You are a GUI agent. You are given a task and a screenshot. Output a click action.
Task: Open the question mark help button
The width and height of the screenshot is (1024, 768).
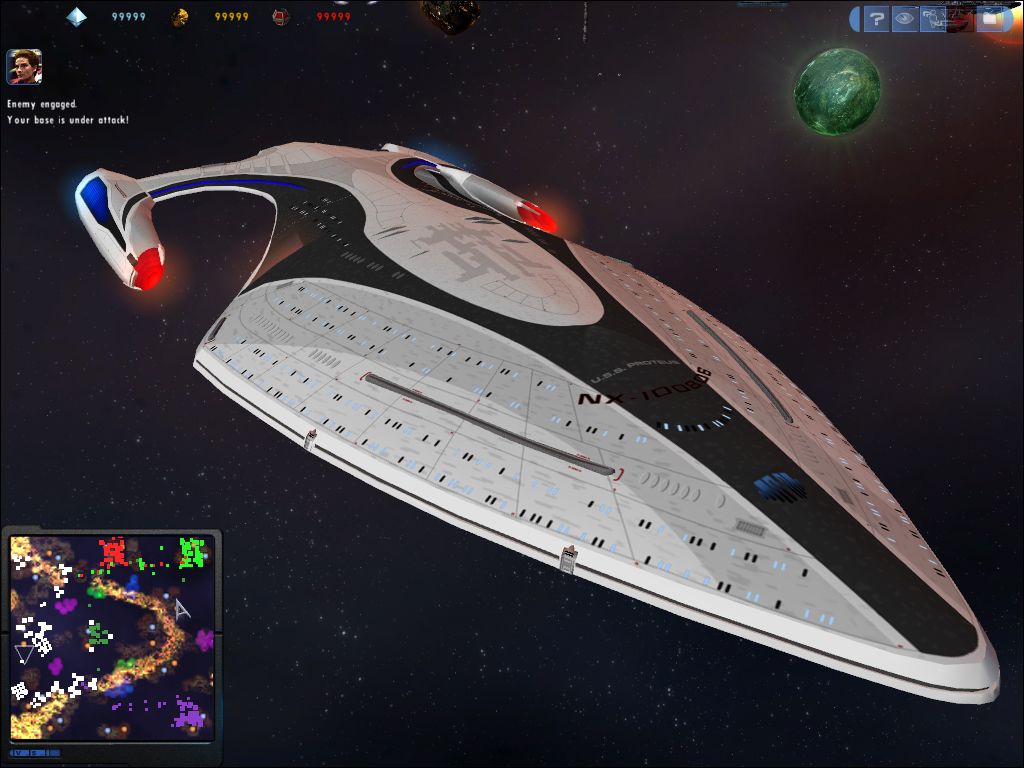click(876, 18)
